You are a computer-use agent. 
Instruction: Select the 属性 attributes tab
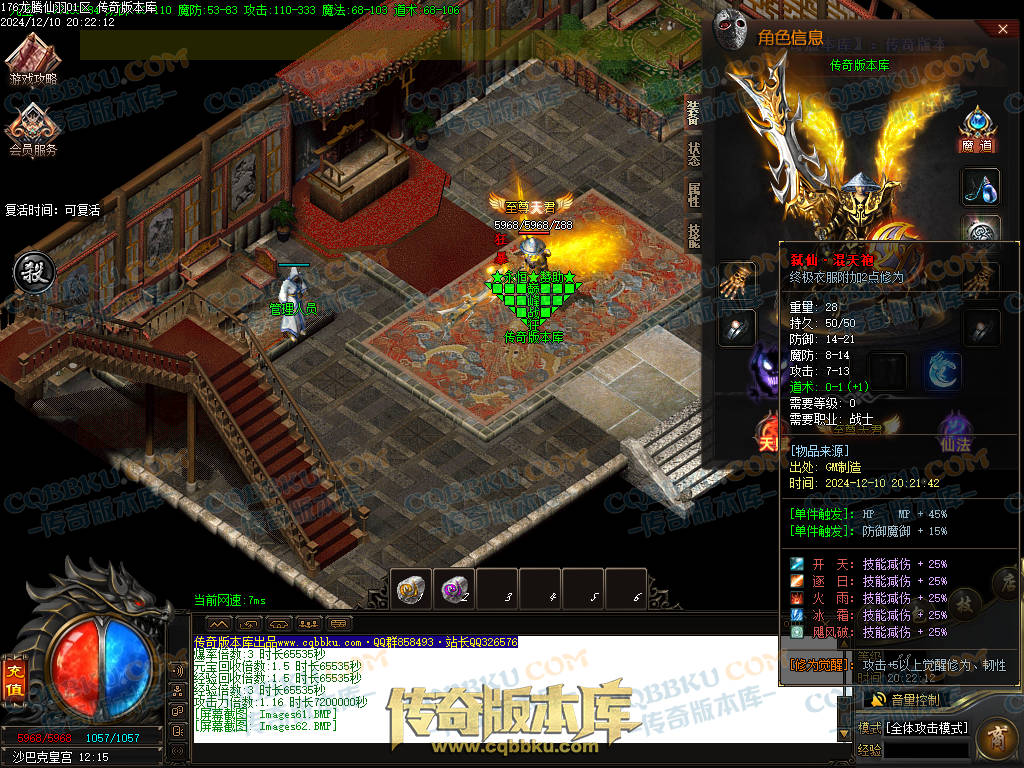(x=693, y=194)
